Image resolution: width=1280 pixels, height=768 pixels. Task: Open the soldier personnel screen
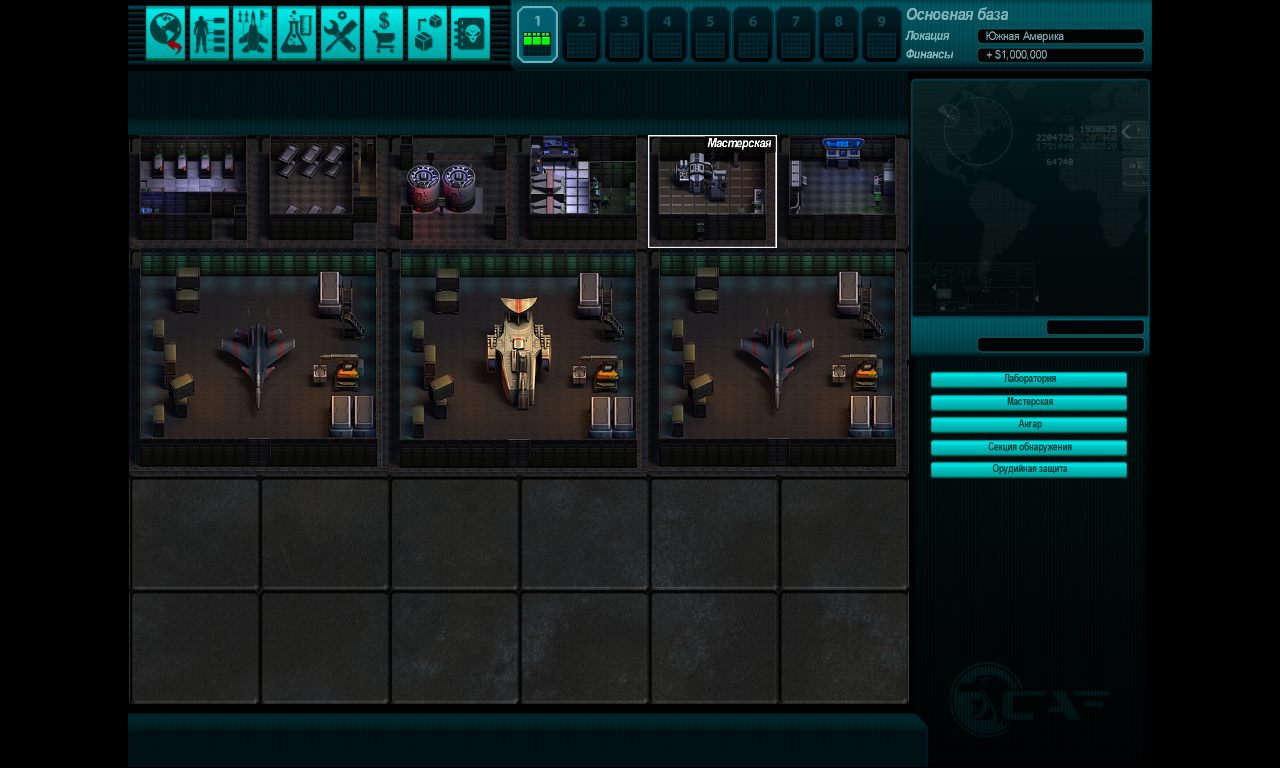[209, 33]
